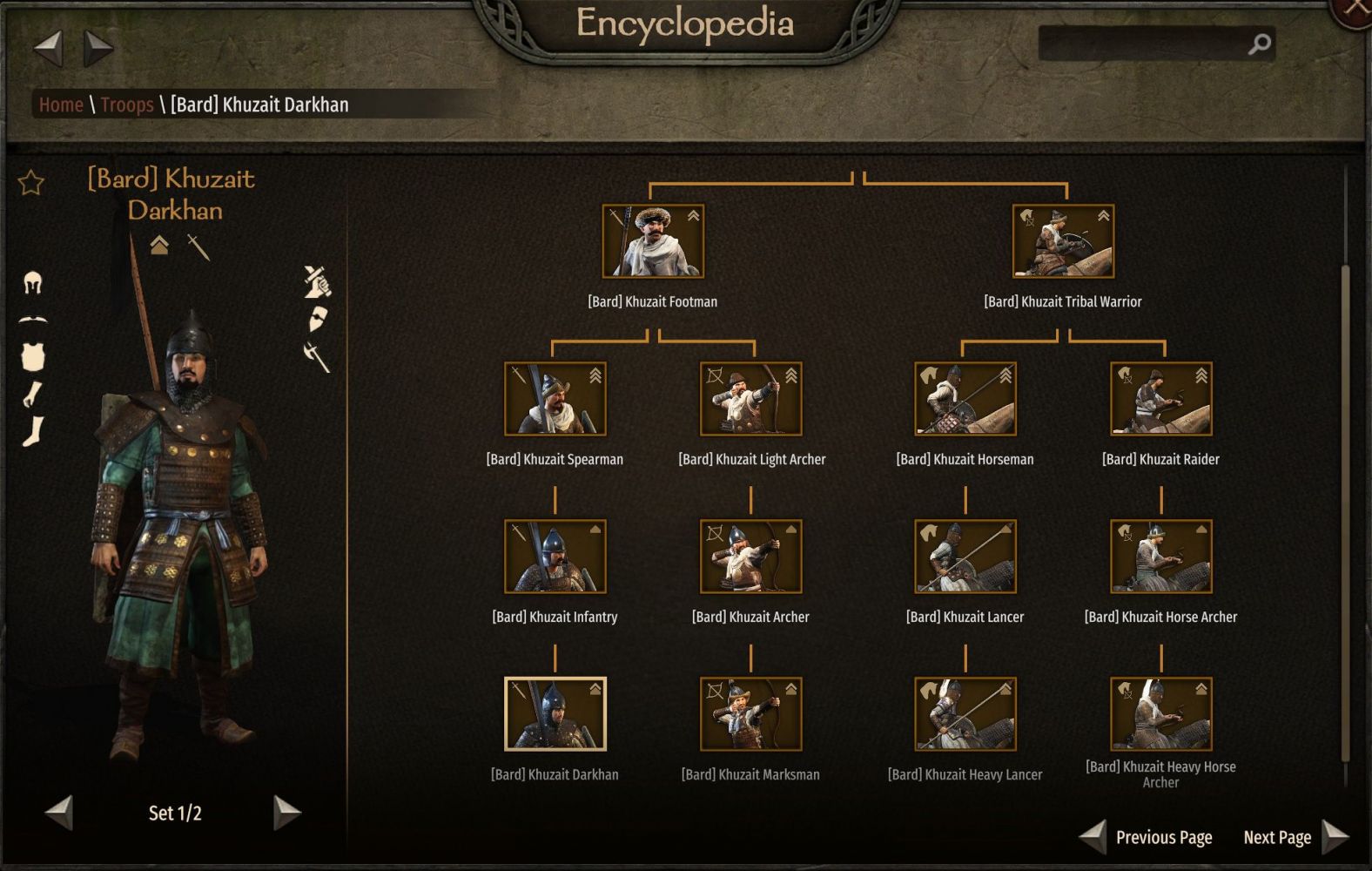Viewport: 1372px width, 871px height.
Task: Go to the Home breadcrumb link
Action: coord(61,105)
